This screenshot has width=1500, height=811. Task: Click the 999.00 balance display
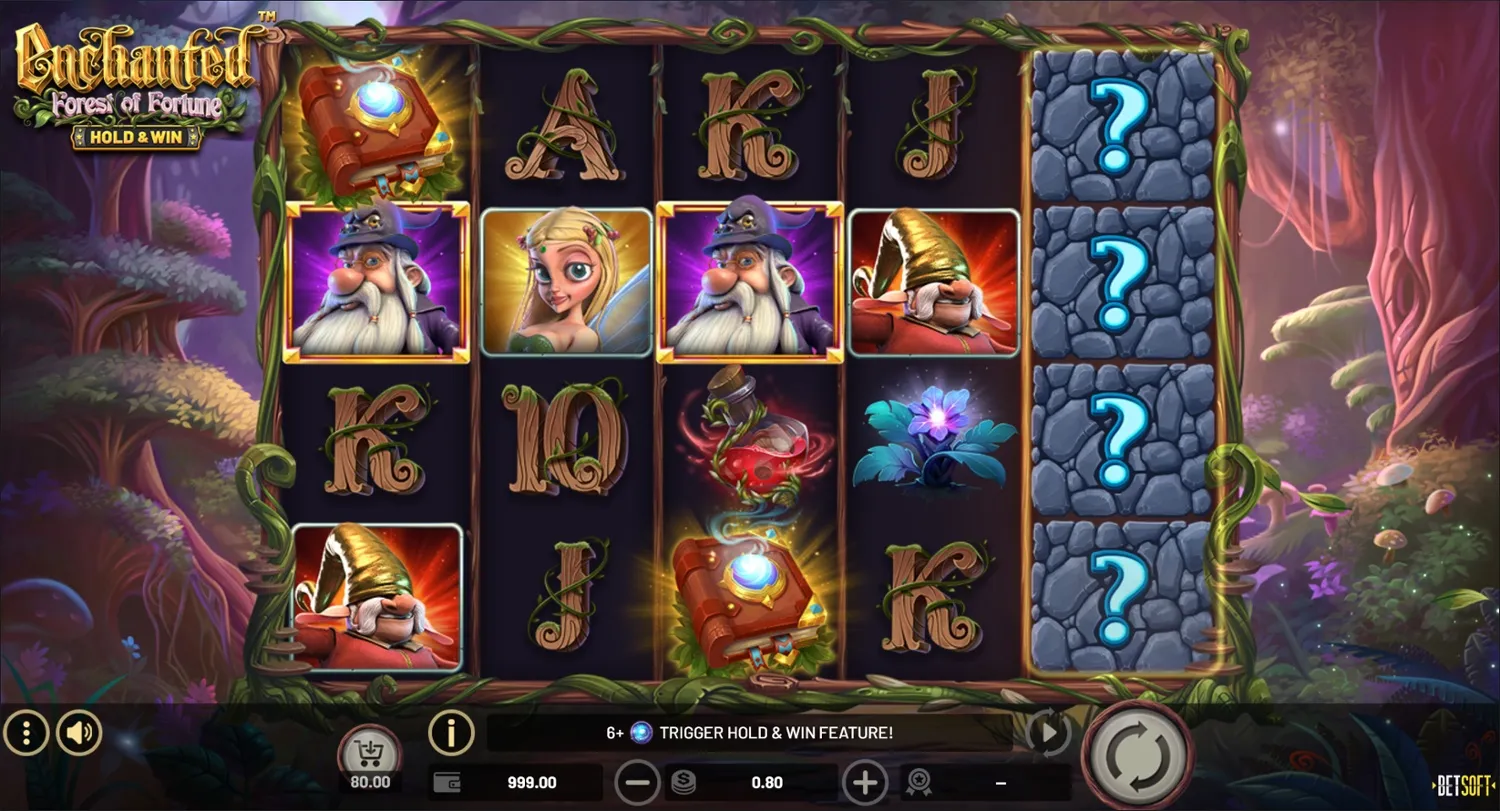tap(530, 782)
